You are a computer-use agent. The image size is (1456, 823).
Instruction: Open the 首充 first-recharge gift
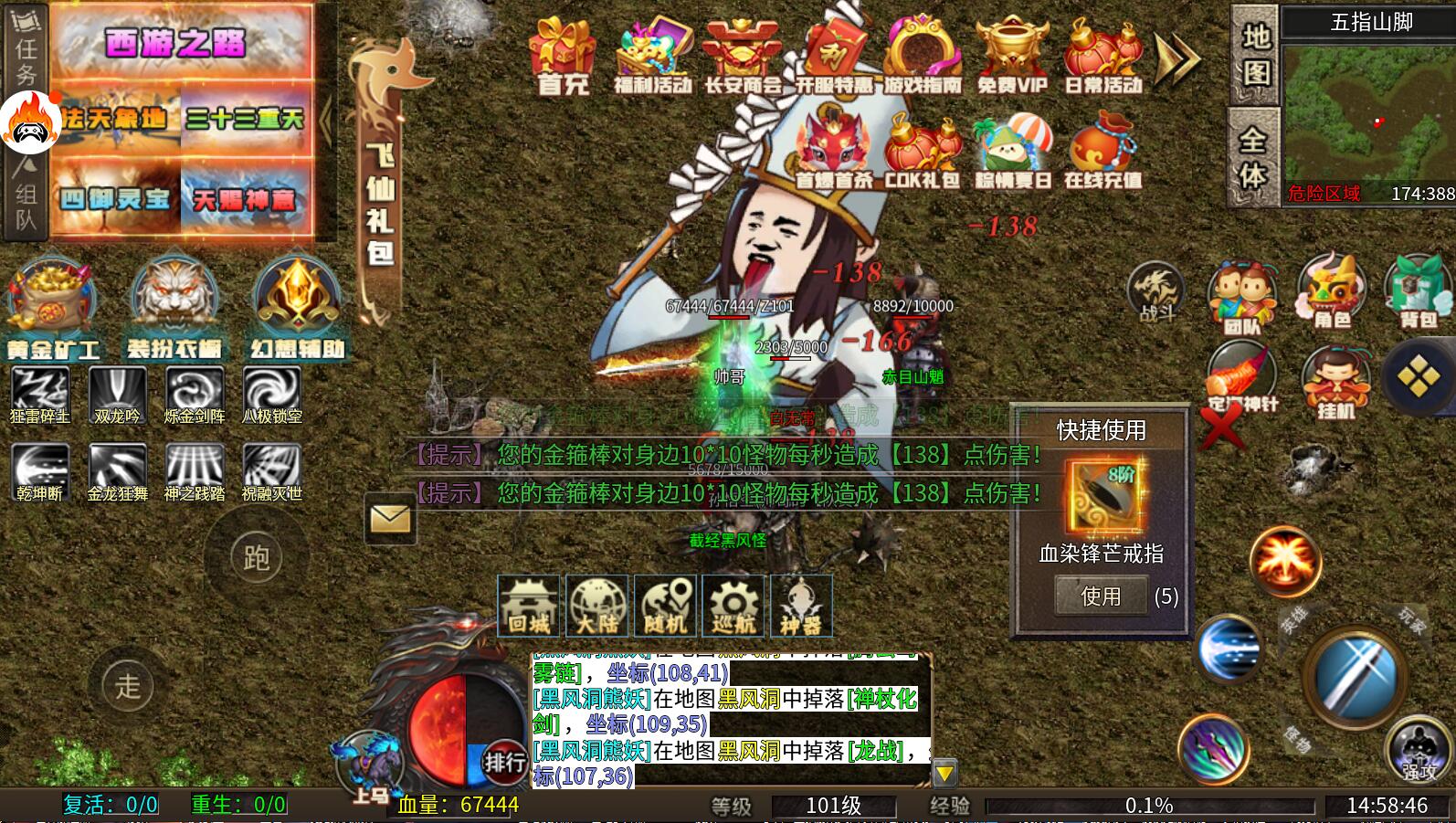563,56
